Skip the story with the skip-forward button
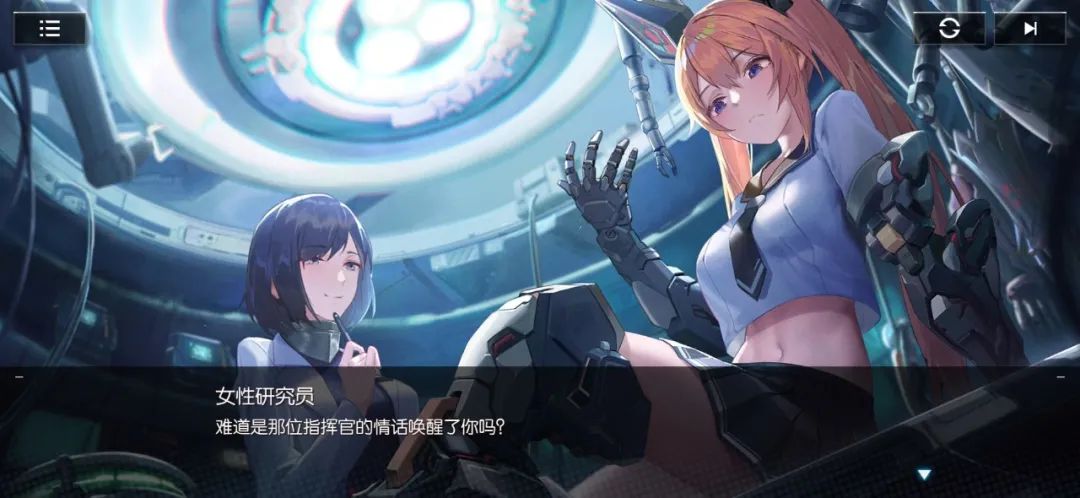Image resolution: width=1080 pixels, height=498 pixels. tap(1030, 28)
